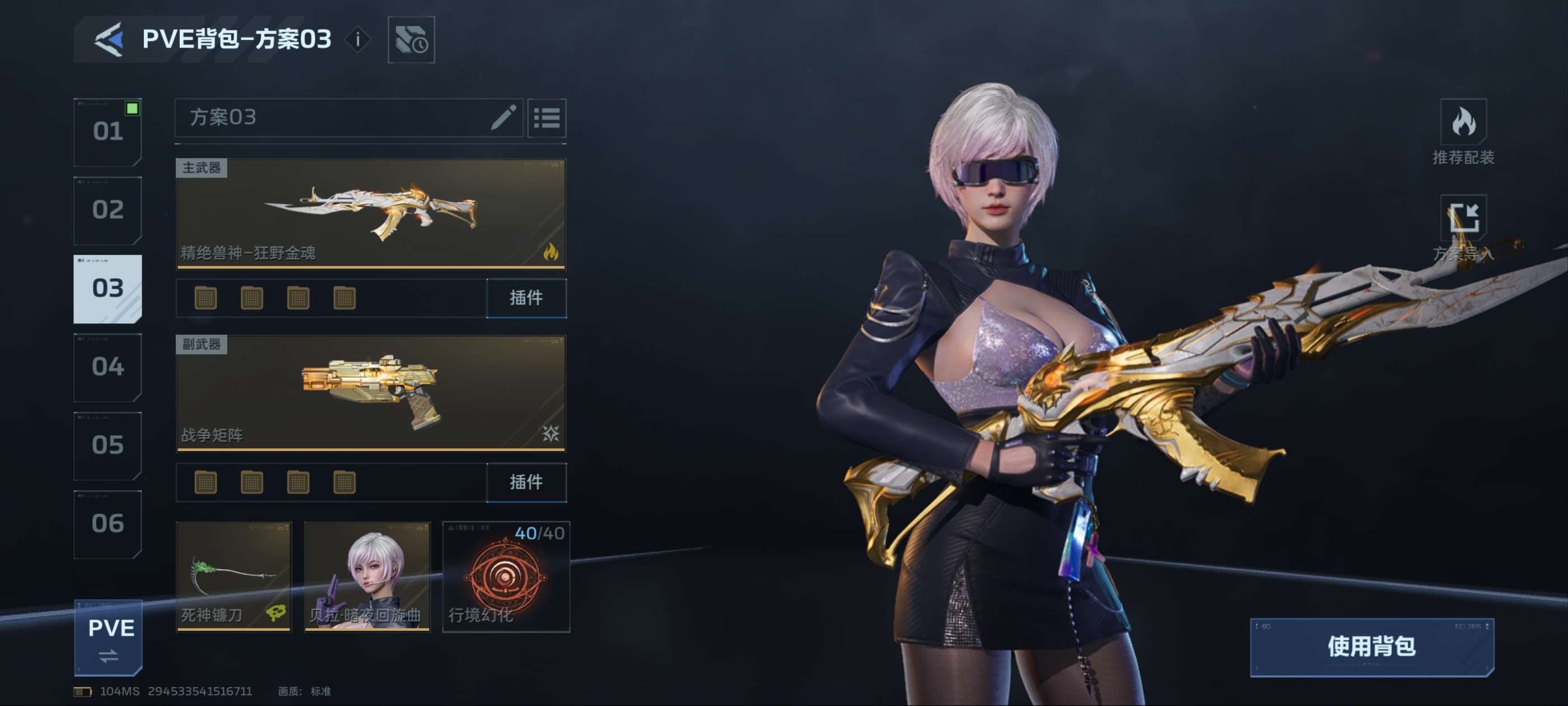Open the 行境幻化 skill slot
Viewport: 1568px width, 706px height.
(506, 576)
